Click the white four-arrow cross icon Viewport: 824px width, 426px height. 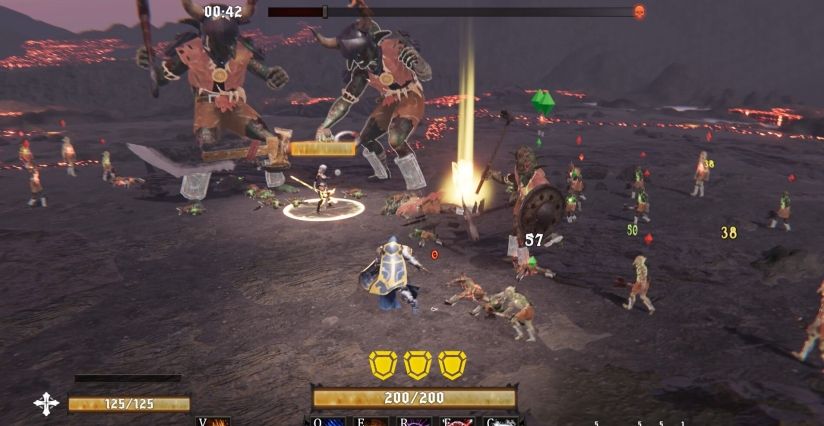point(46,404)
